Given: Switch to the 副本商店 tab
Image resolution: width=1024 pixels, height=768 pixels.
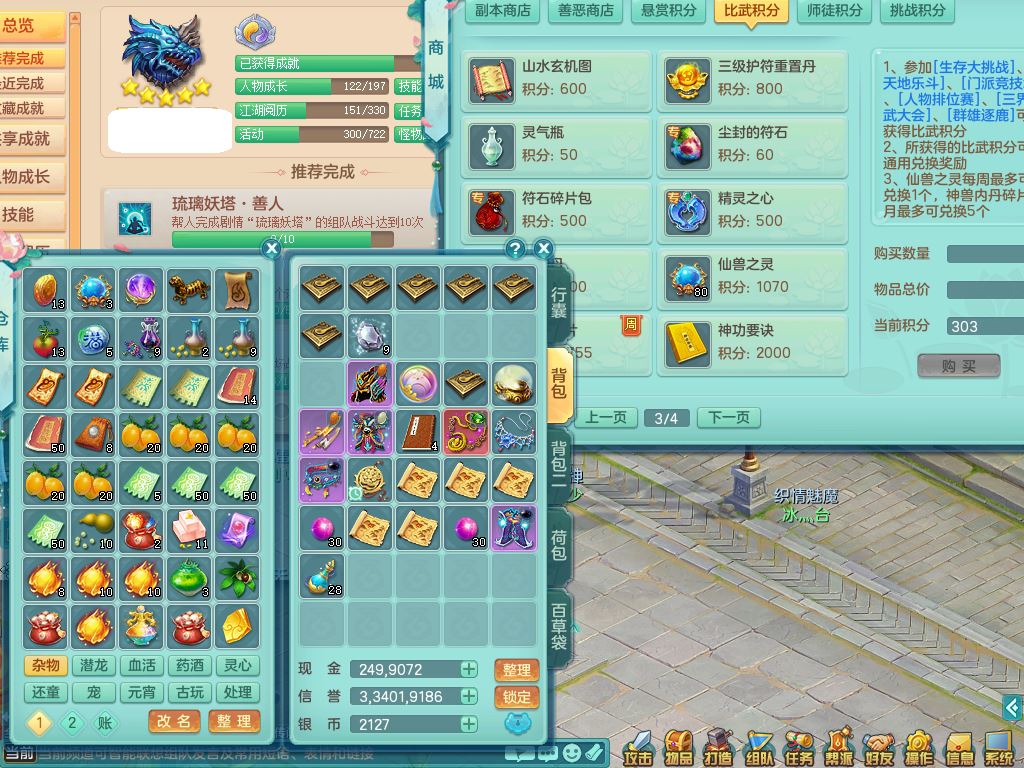Looking at the screenshot, I should tap(503, 11).
